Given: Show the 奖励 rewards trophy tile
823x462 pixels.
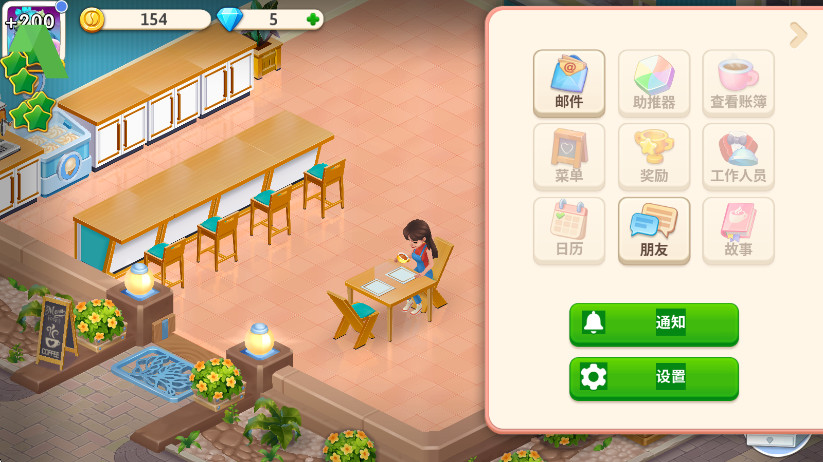Looking at the screenshot, I should [654, 157].
